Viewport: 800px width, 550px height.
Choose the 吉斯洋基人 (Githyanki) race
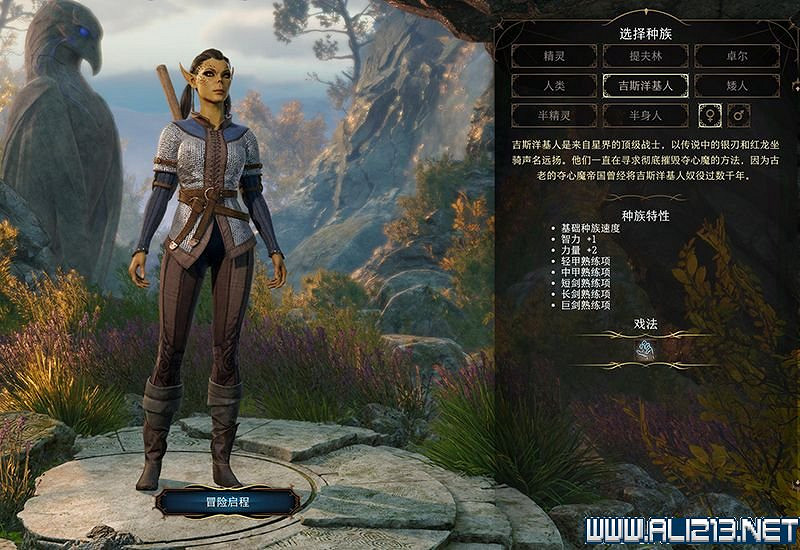645,86
